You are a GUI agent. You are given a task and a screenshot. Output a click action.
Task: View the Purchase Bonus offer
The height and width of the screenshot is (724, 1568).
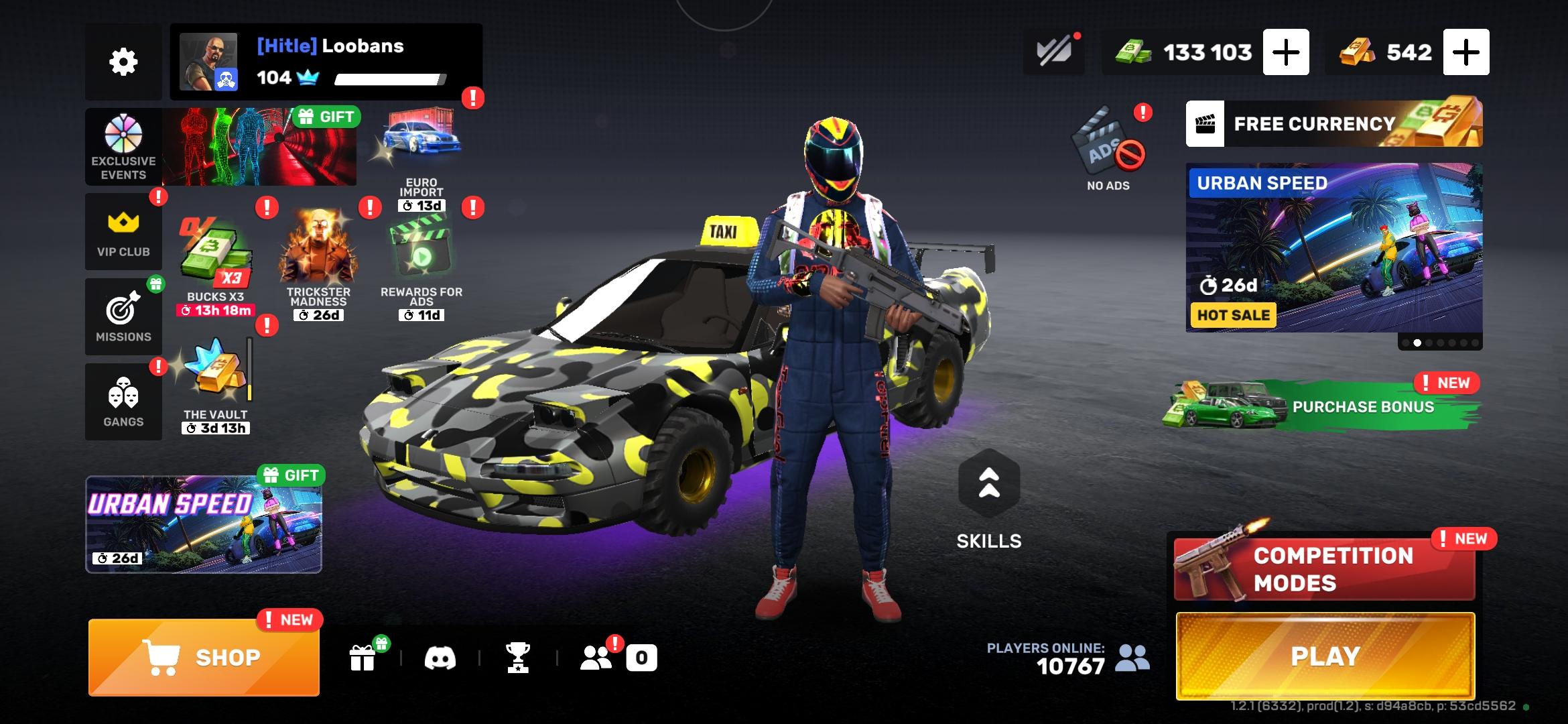point(1323,405)
